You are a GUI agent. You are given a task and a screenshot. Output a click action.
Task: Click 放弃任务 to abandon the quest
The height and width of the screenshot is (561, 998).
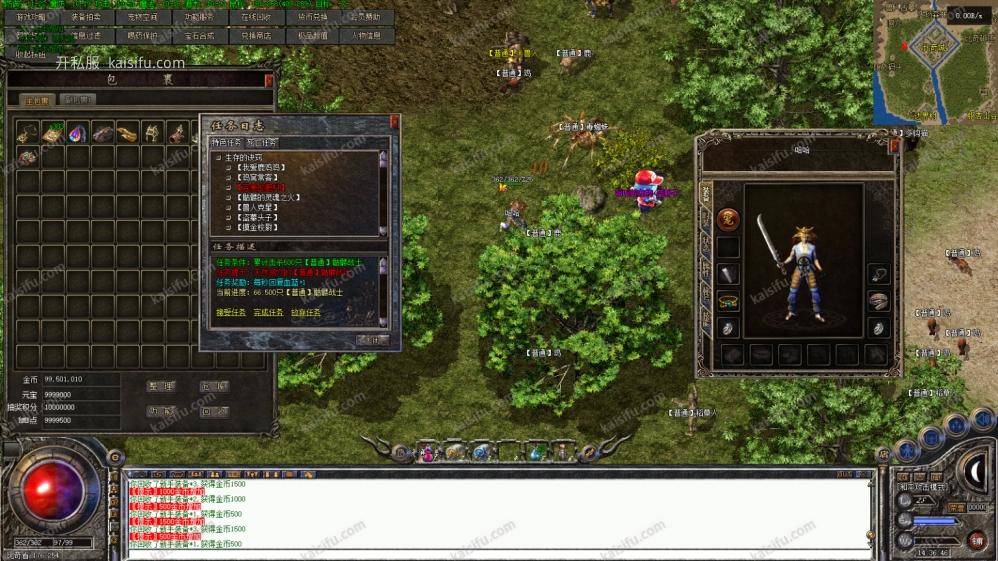(306, 313)
